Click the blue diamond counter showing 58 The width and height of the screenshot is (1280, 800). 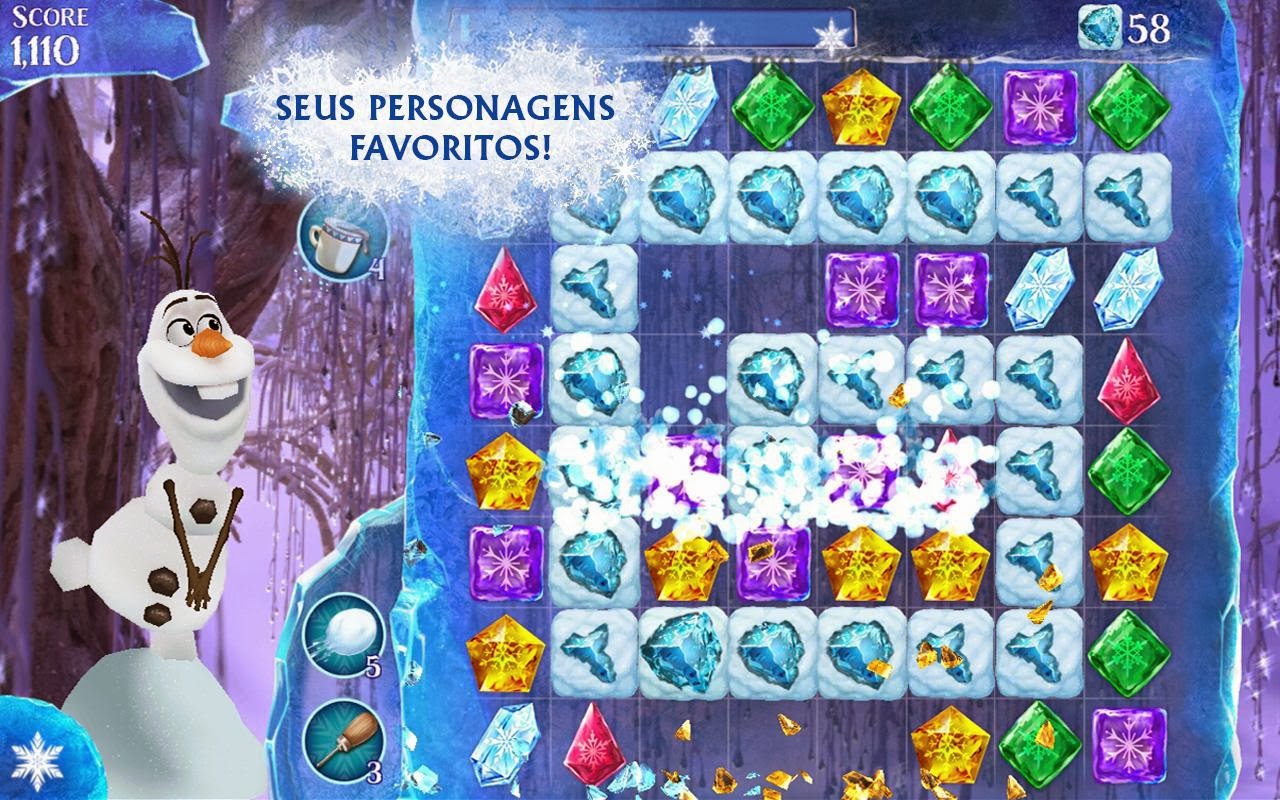pyautogui.click(x=1118, y=25)
